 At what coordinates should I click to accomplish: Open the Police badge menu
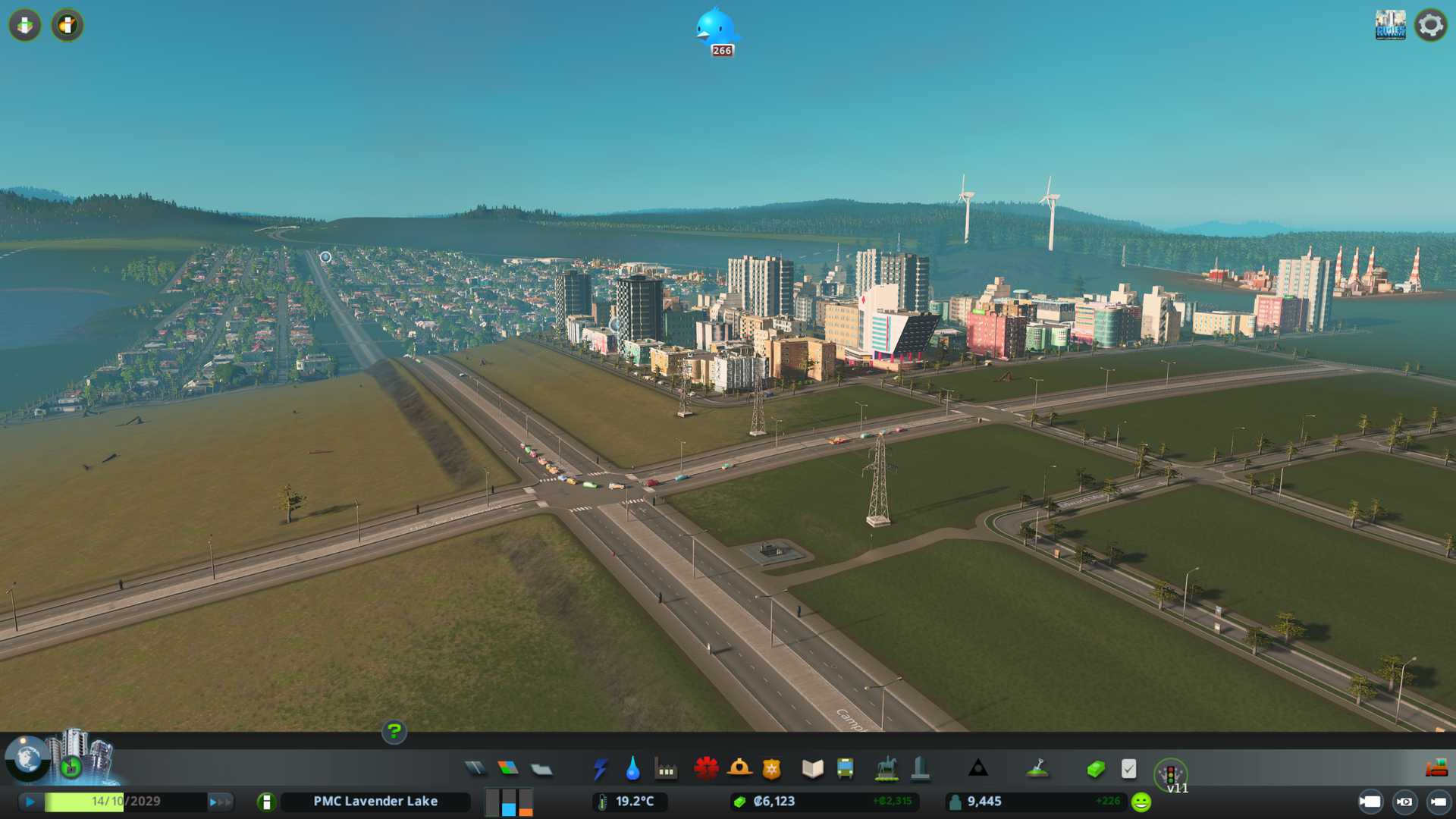[x=771, y=769]
